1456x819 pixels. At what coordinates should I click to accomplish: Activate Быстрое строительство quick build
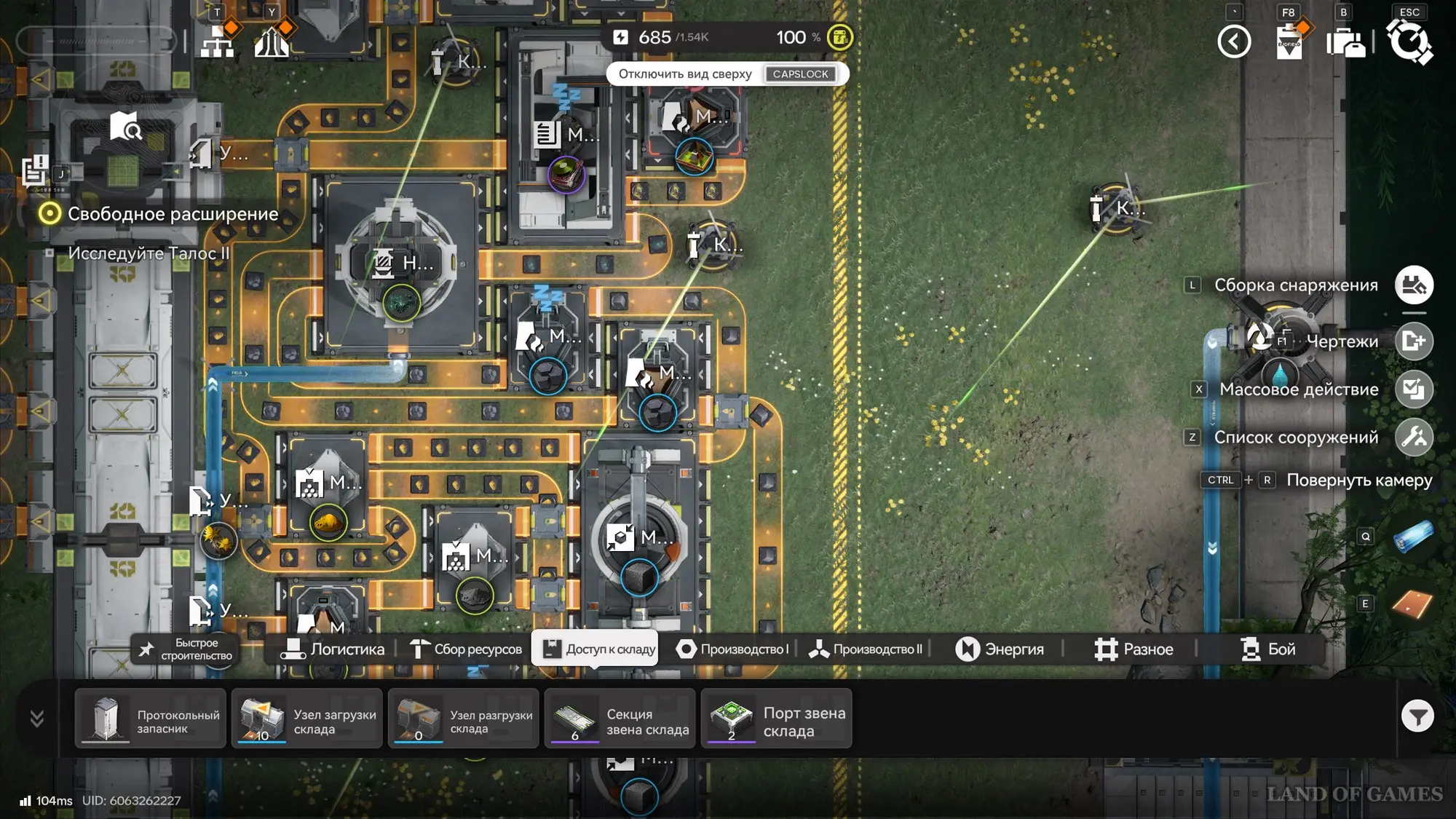[186, 649]
